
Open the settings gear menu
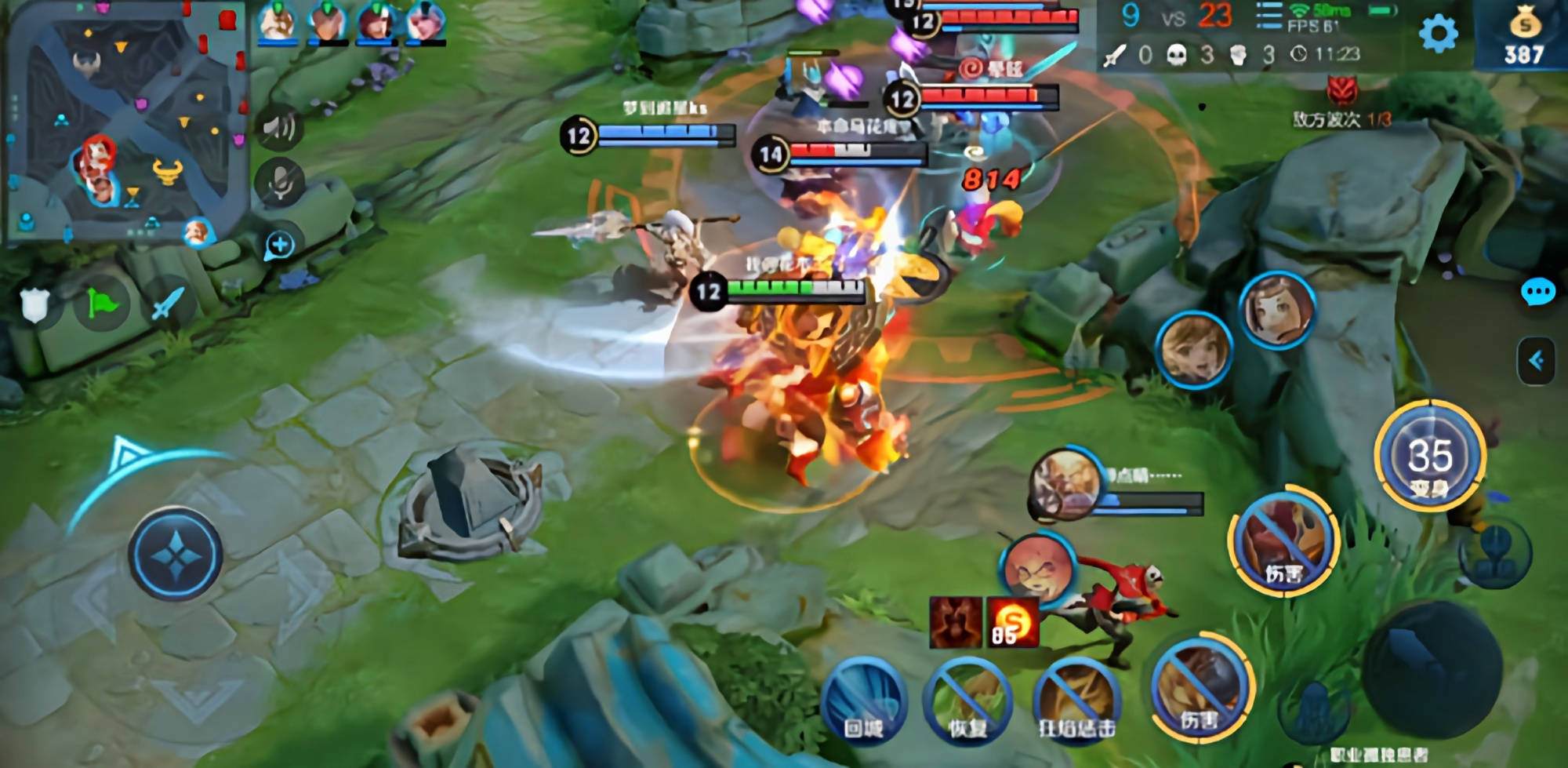(1438, 34)
